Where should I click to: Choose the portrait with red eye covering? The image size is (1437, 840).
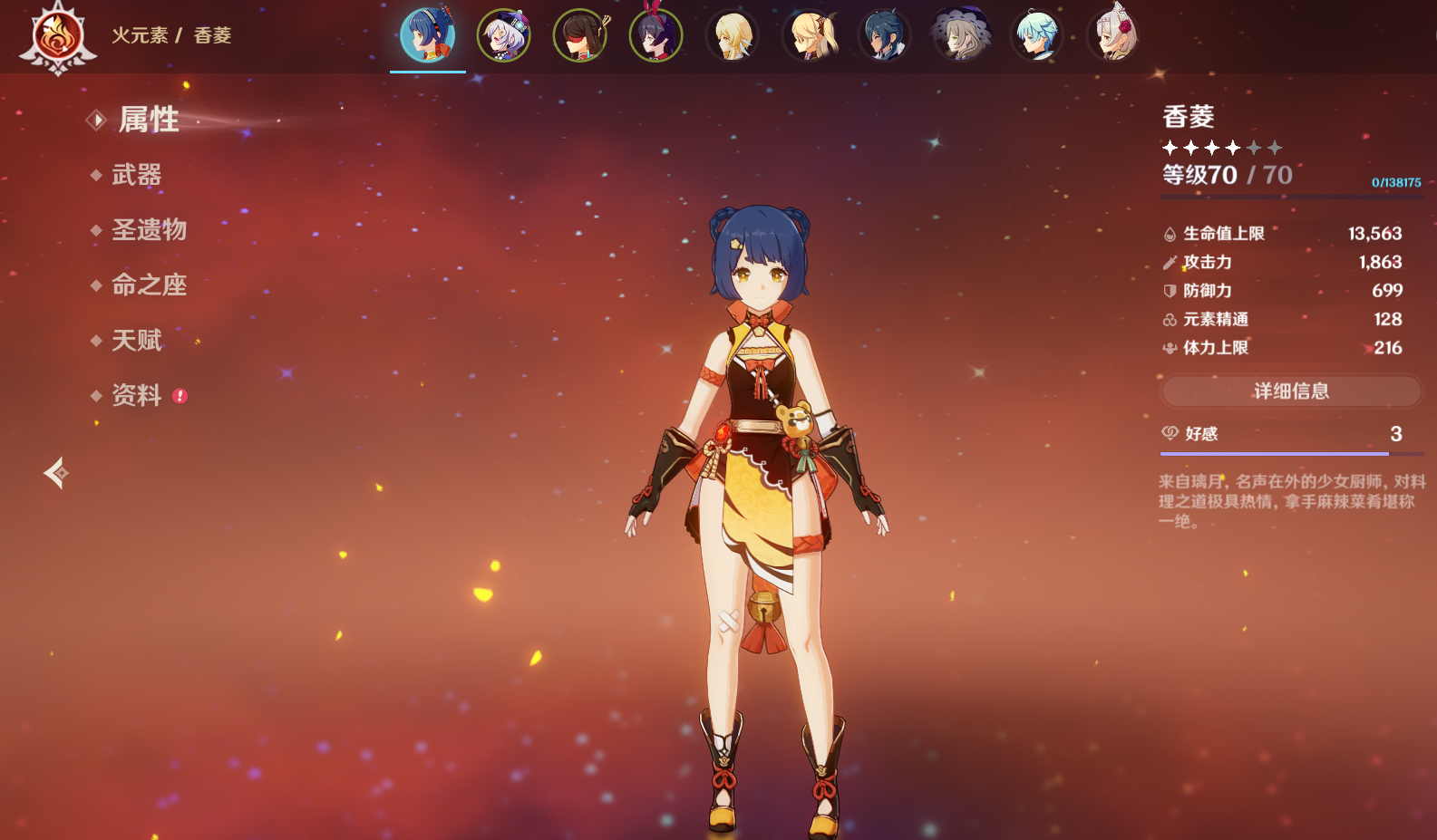tap(580, 35)
